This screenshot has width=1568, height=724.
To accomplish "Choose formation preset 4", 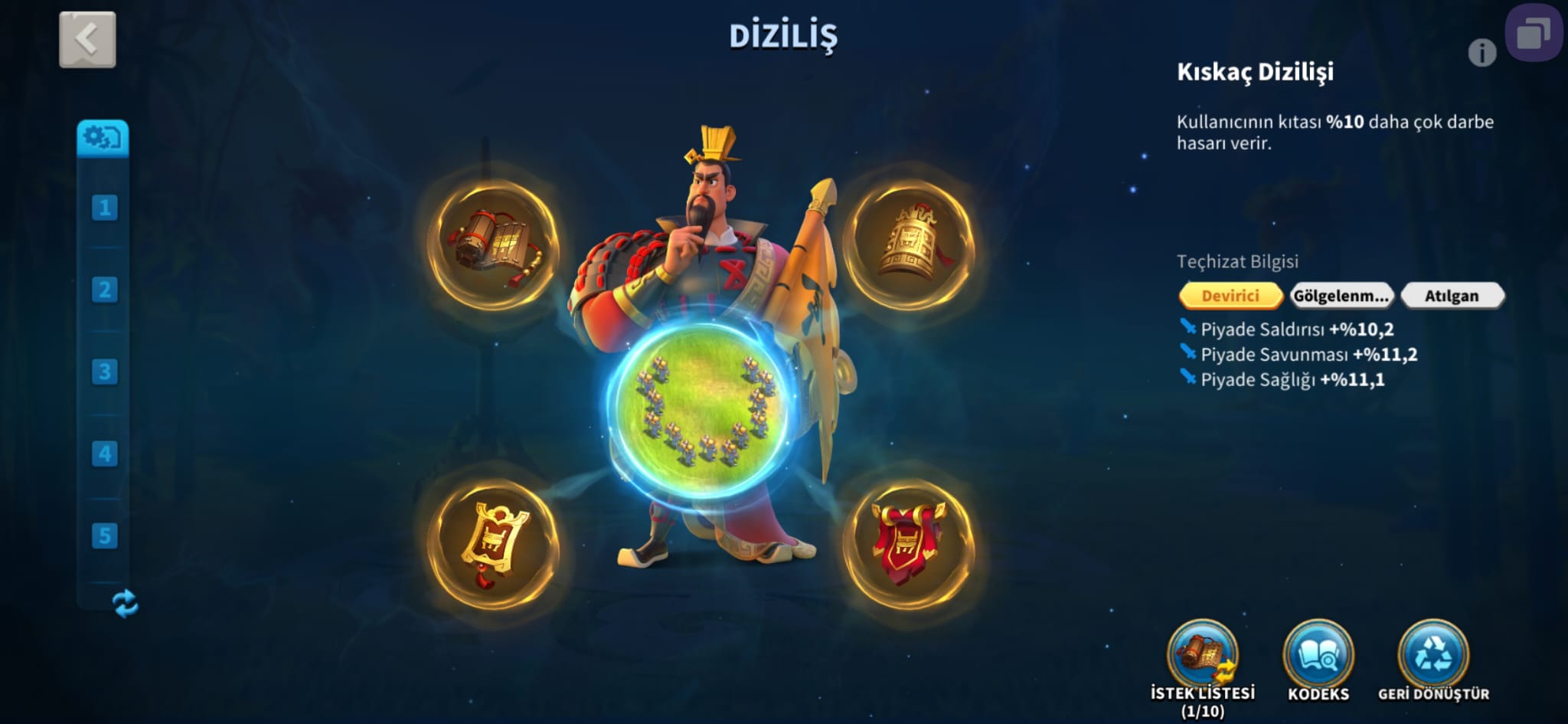I will point(104,454).
